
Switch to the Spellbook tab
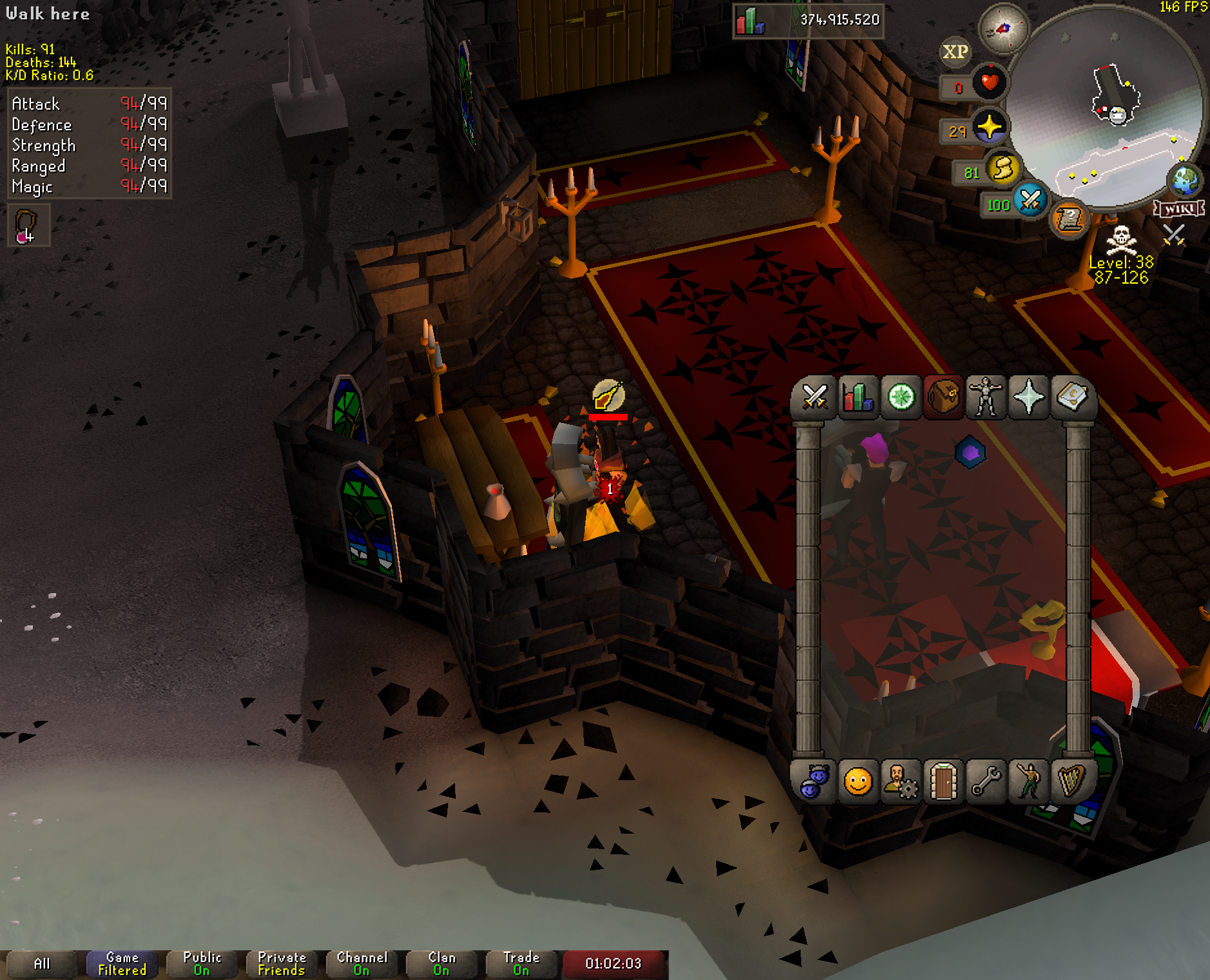pos(1072,397)
